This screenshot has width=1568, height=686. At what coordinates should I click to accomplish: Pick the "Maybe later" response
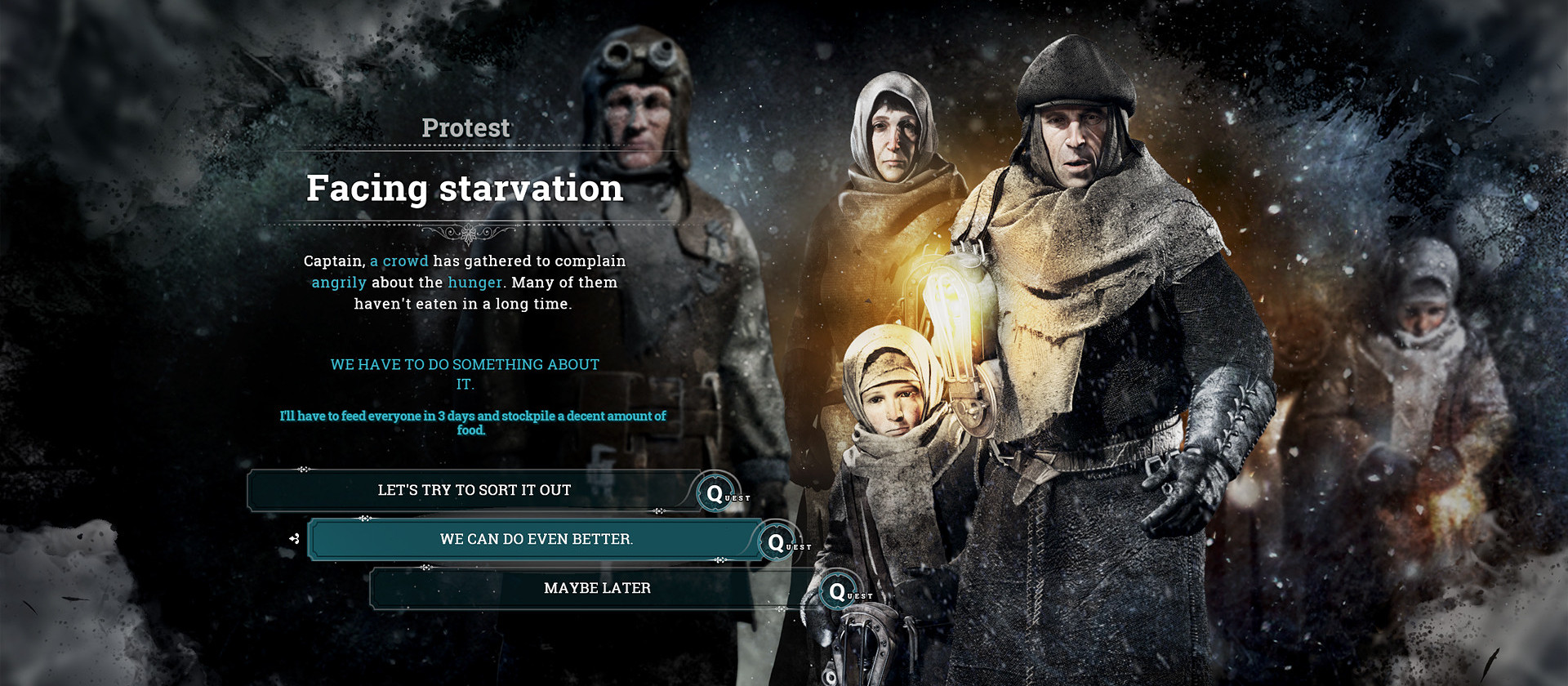pyautogui.click(x=597, y=588)
